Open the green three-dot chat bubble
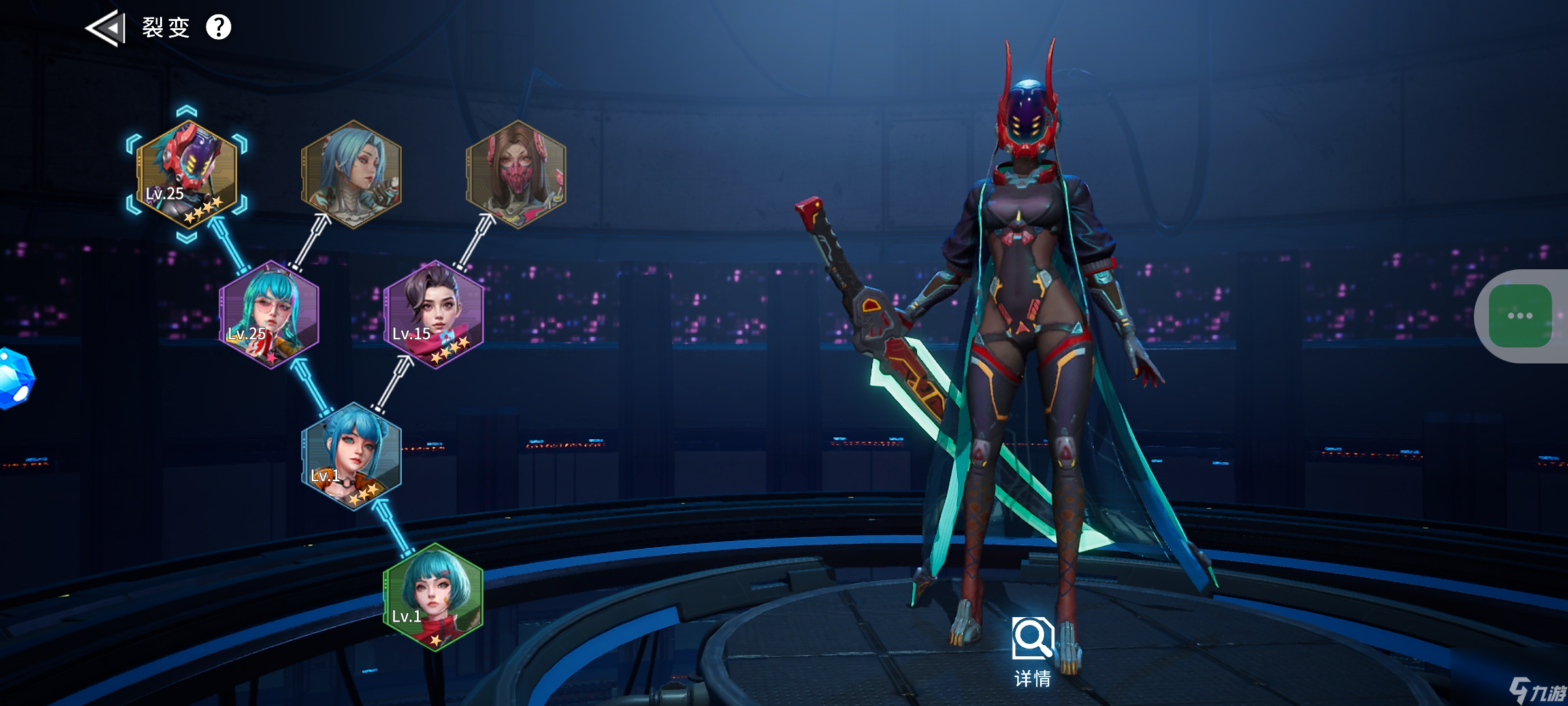This screenshot has width=1568, height=706. [x=1520, y=316]
